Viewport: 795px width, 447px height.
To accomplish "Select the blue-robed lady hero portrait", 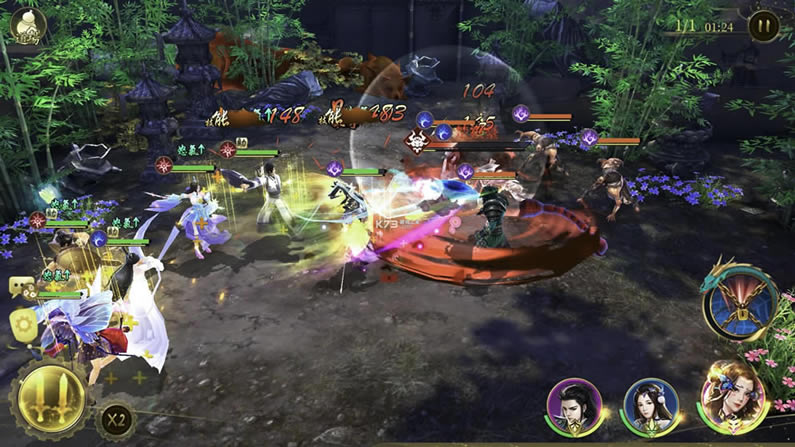I will click(651, 406).
